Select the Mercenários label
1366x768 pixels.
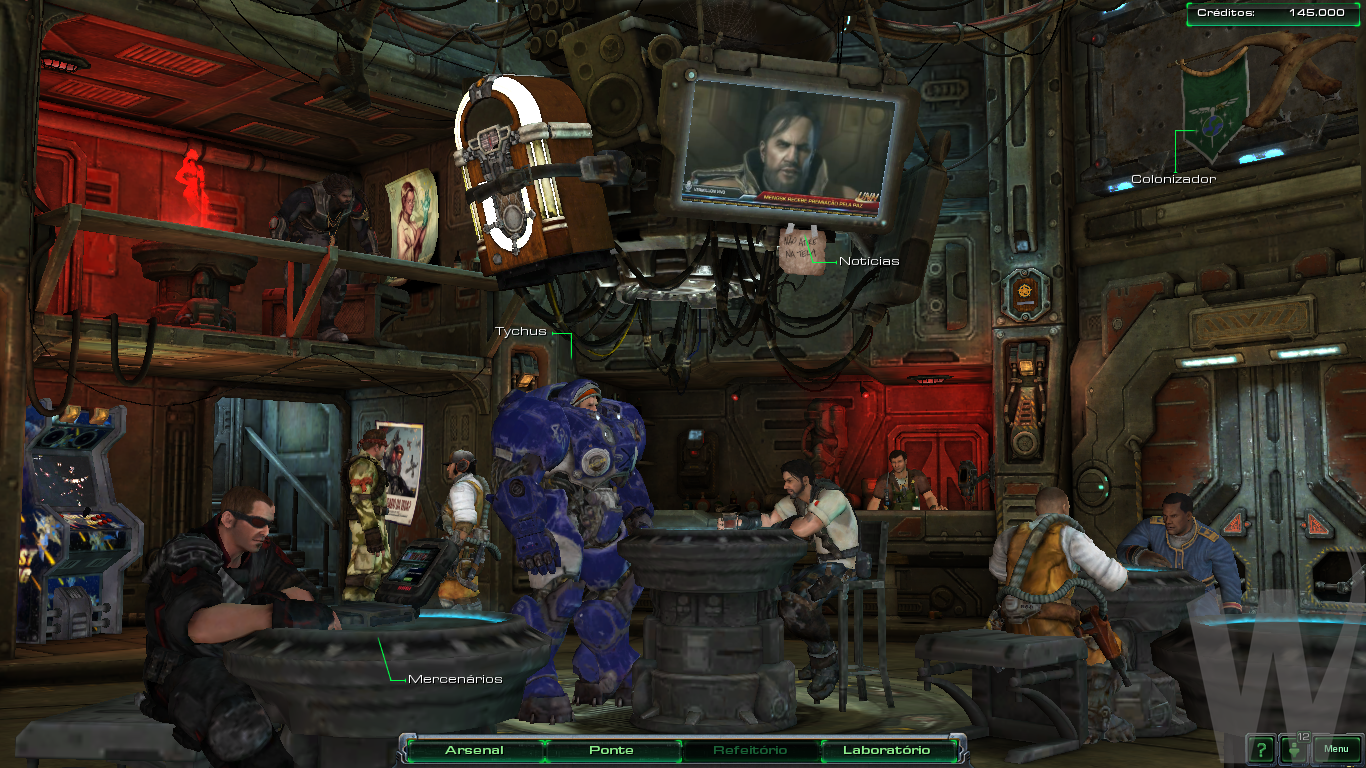point(455,679)
